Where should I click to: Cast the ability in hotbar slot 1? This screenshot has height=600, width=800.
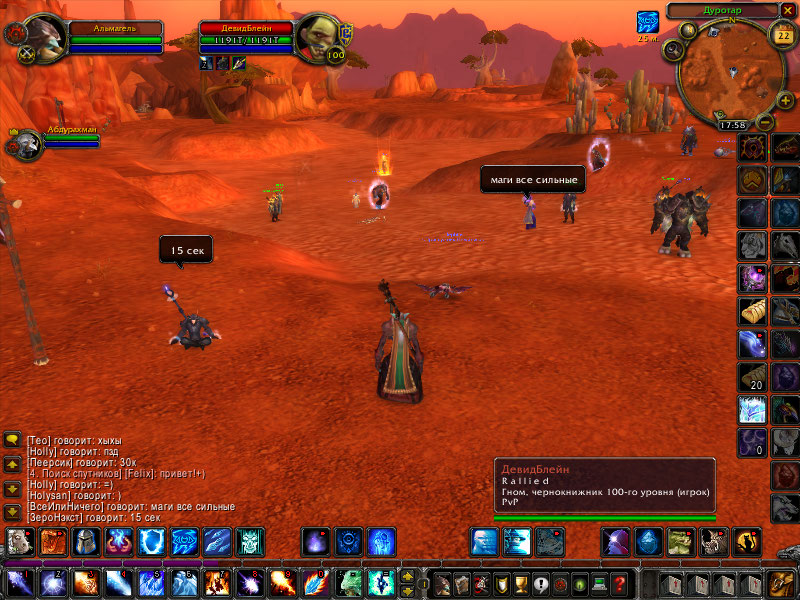pyautogui.click(x=19, y=582)
